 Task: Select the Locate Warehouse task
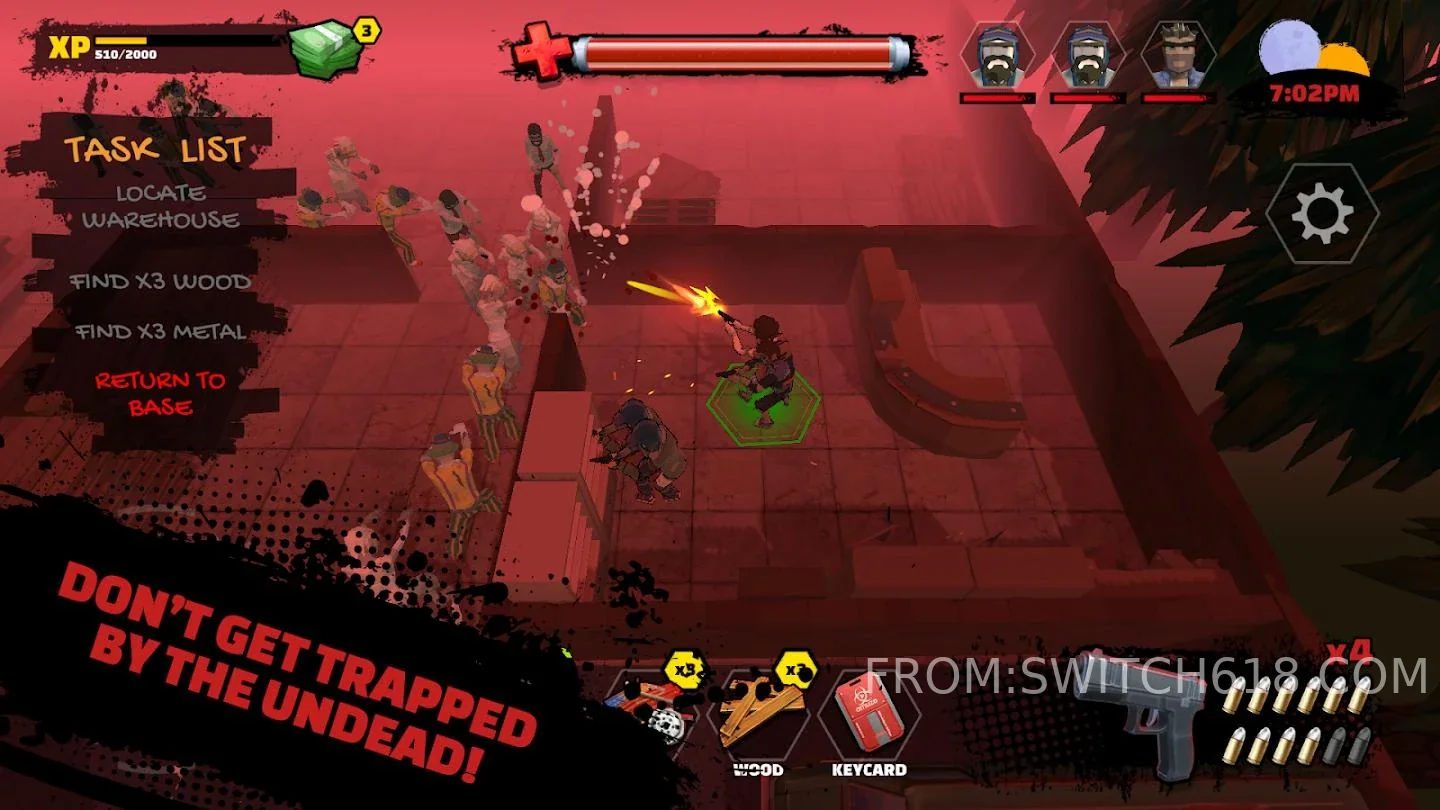tap(161, 207)
